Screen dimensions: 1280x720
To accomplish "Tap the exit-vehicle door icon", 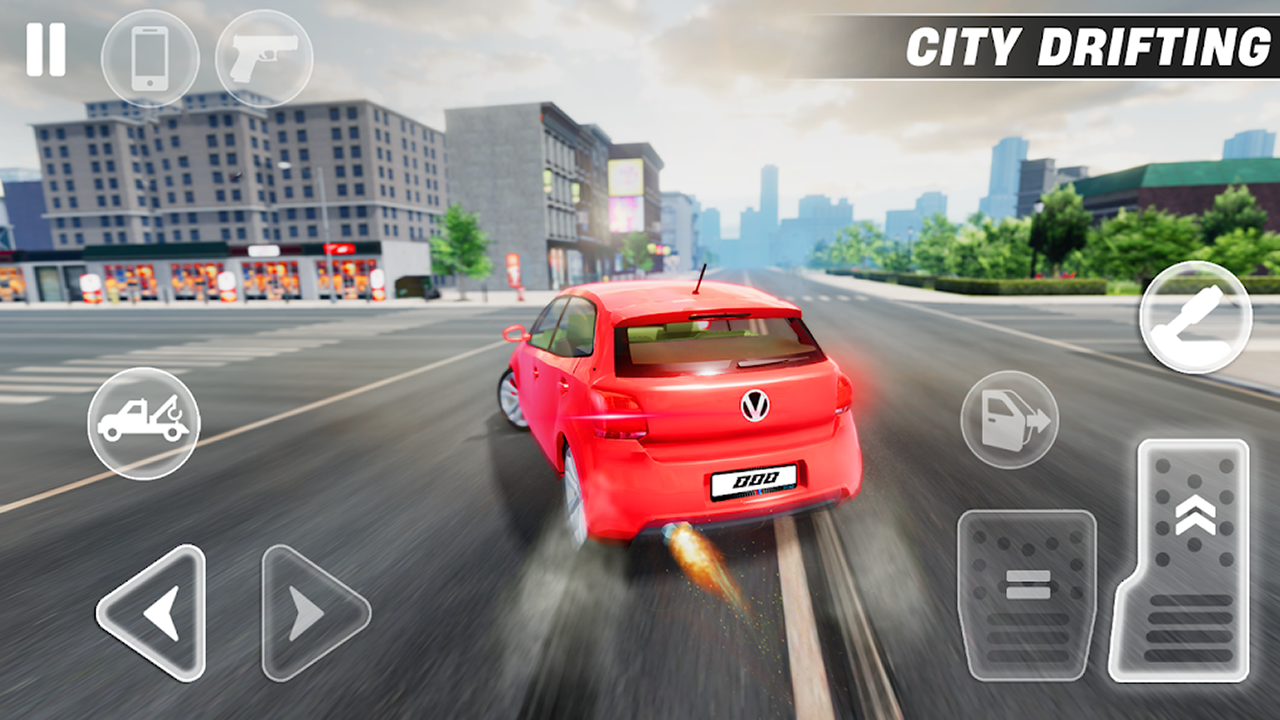I will [1010, 420].
